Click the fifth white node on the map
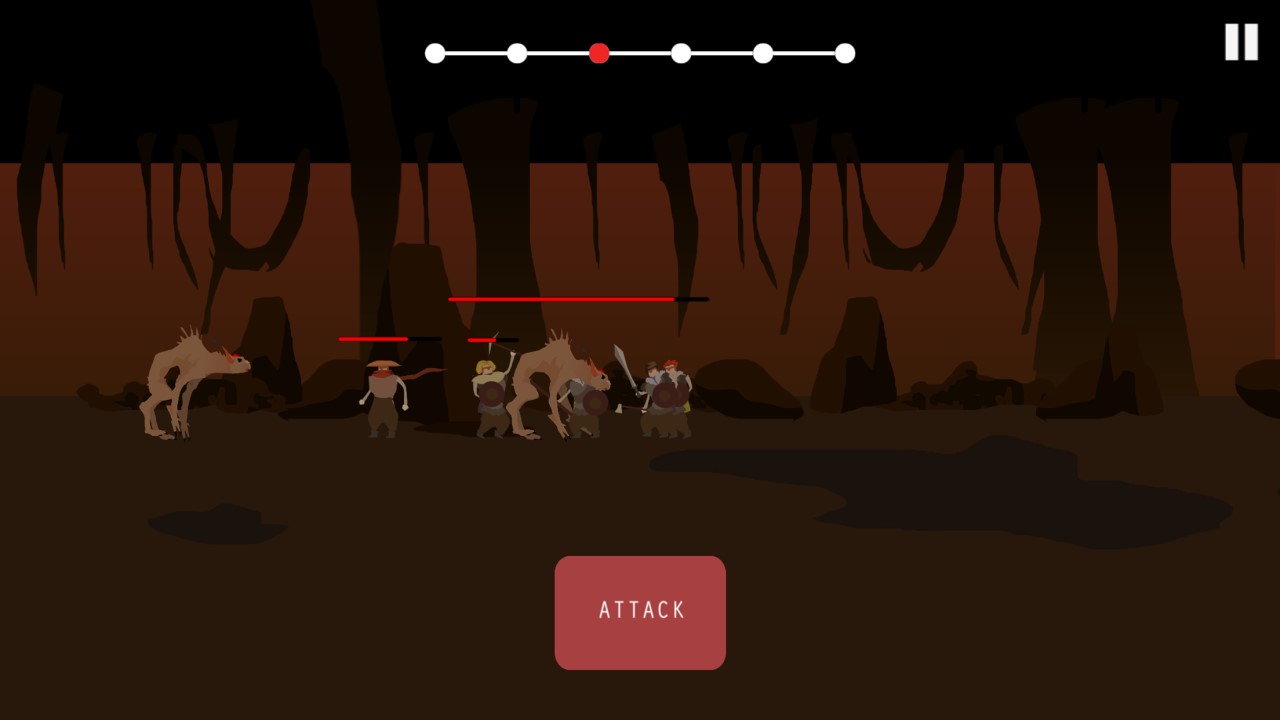 coord(763,53)
